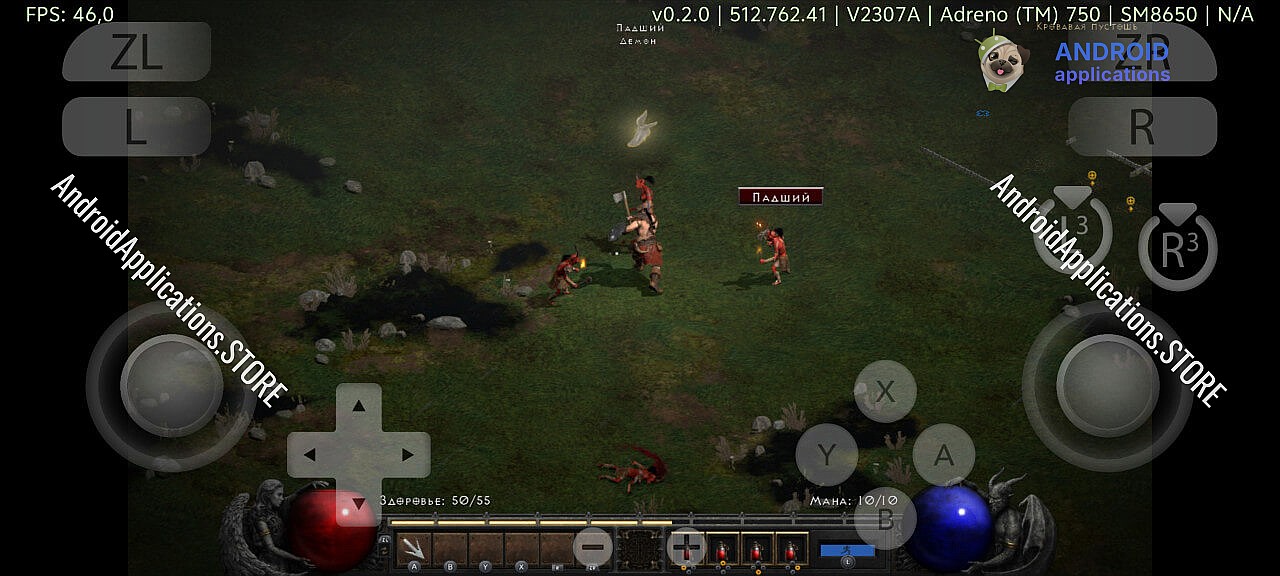Tap the on-screen A face button

(x=943, y=455)
